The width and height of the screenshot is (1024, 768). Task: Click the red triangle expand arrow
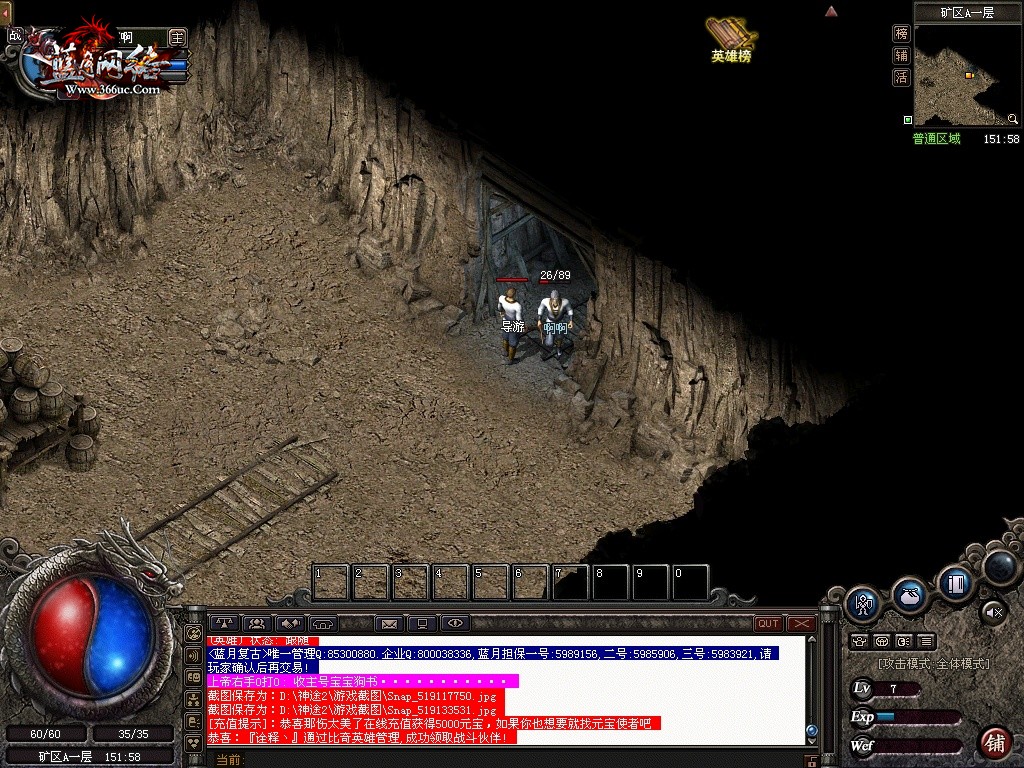(830, 12)
